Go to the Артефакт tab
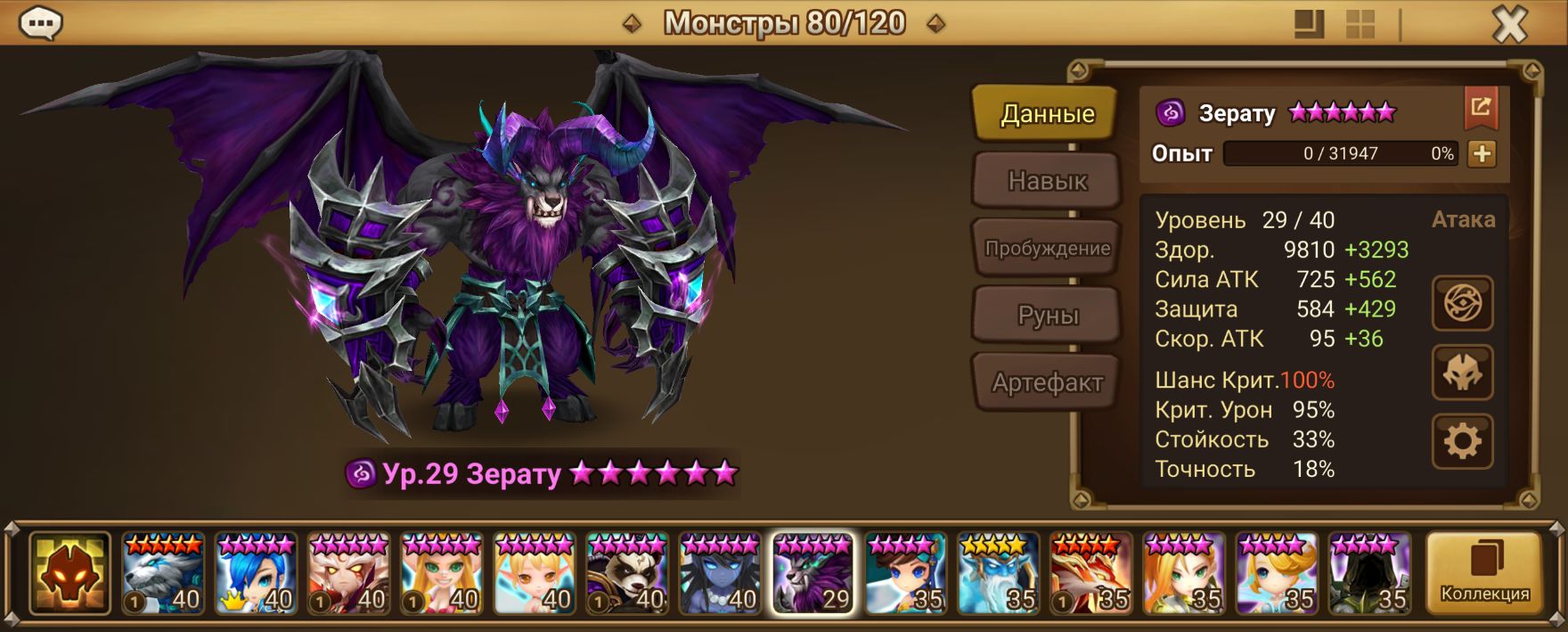This screenshot has width=1568, height=632. point(1047,382)
